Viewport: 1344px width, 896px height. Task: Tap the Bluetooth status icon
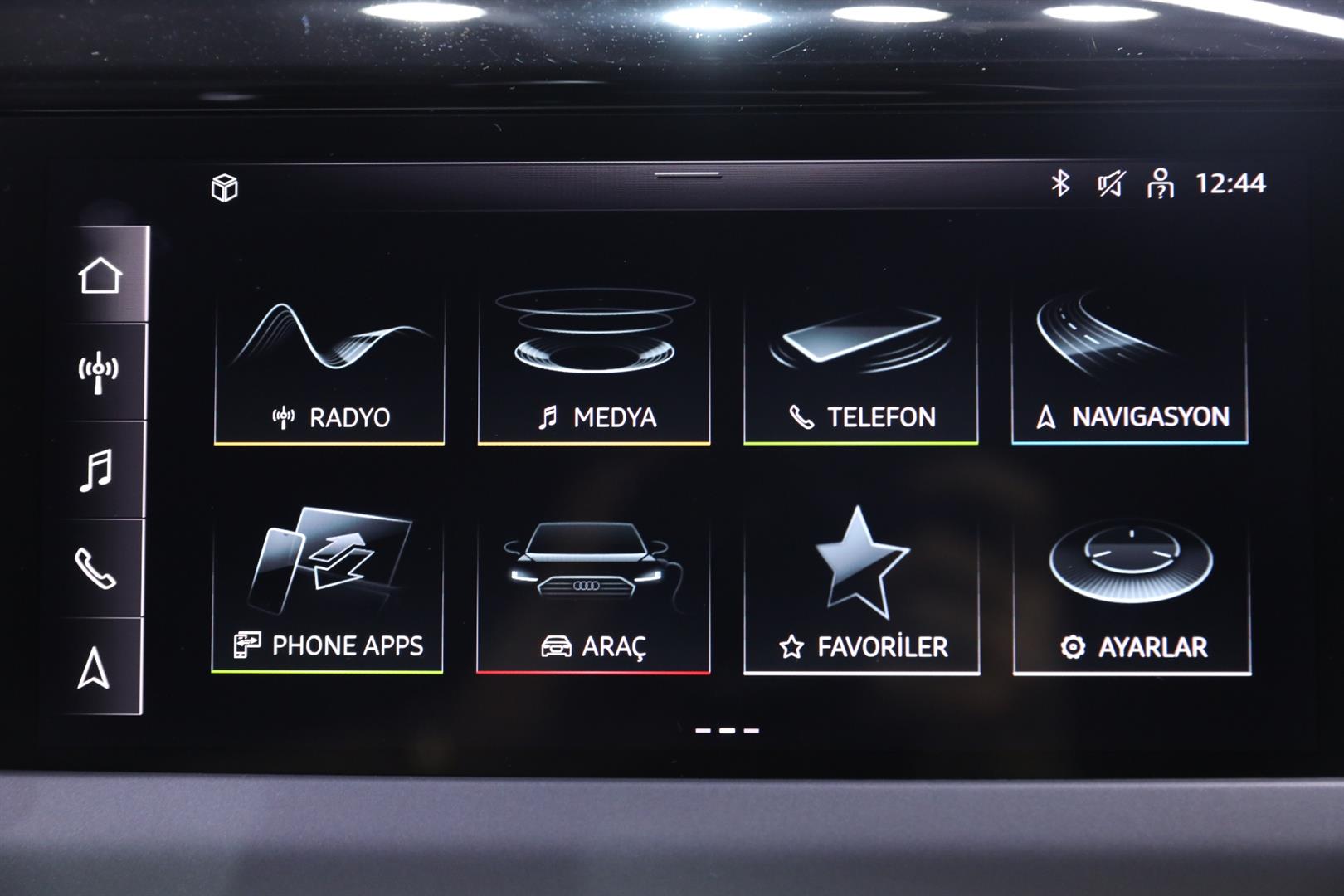[1060, 183]
